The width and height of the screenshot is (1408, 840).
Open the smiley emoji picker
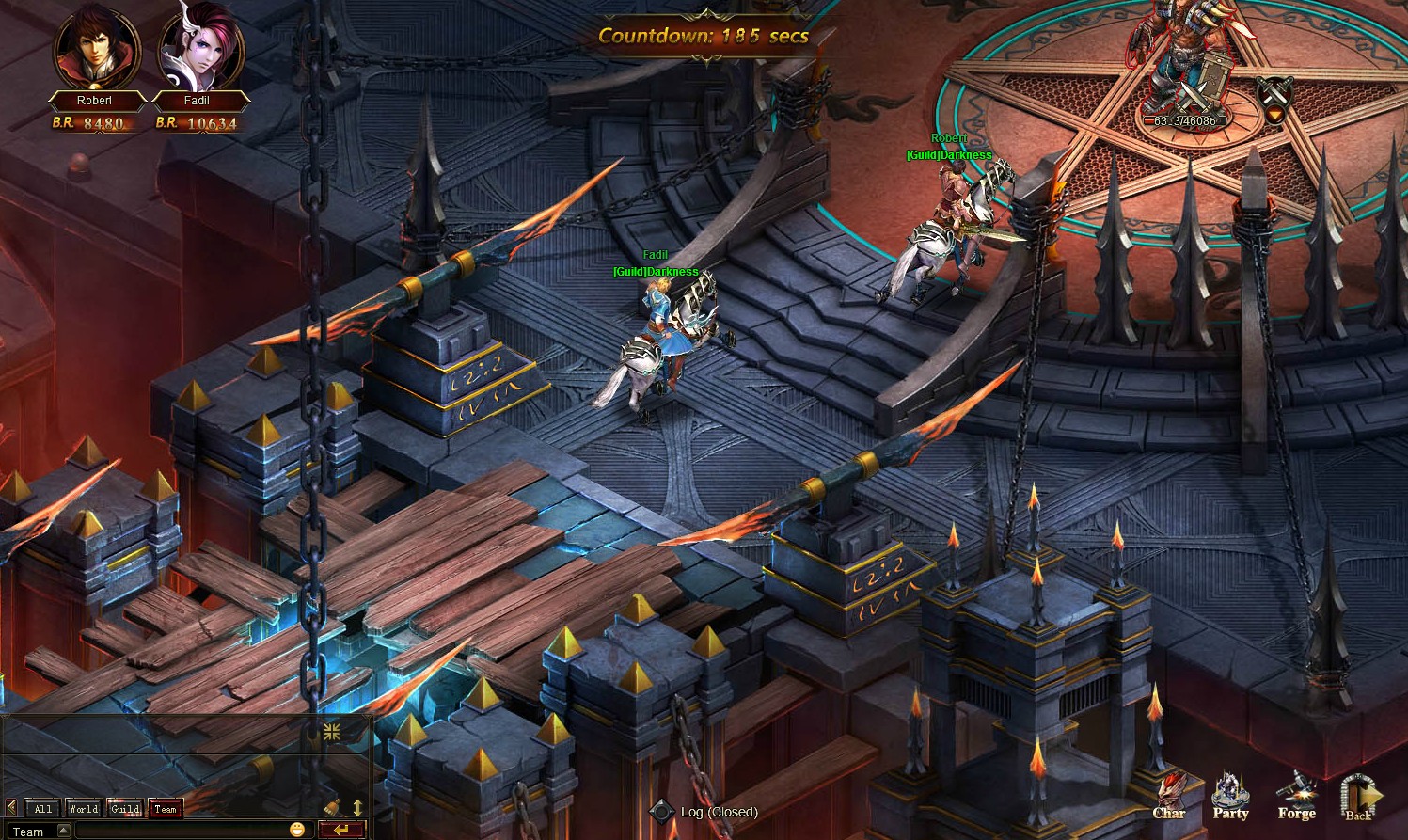coord(297,829)
